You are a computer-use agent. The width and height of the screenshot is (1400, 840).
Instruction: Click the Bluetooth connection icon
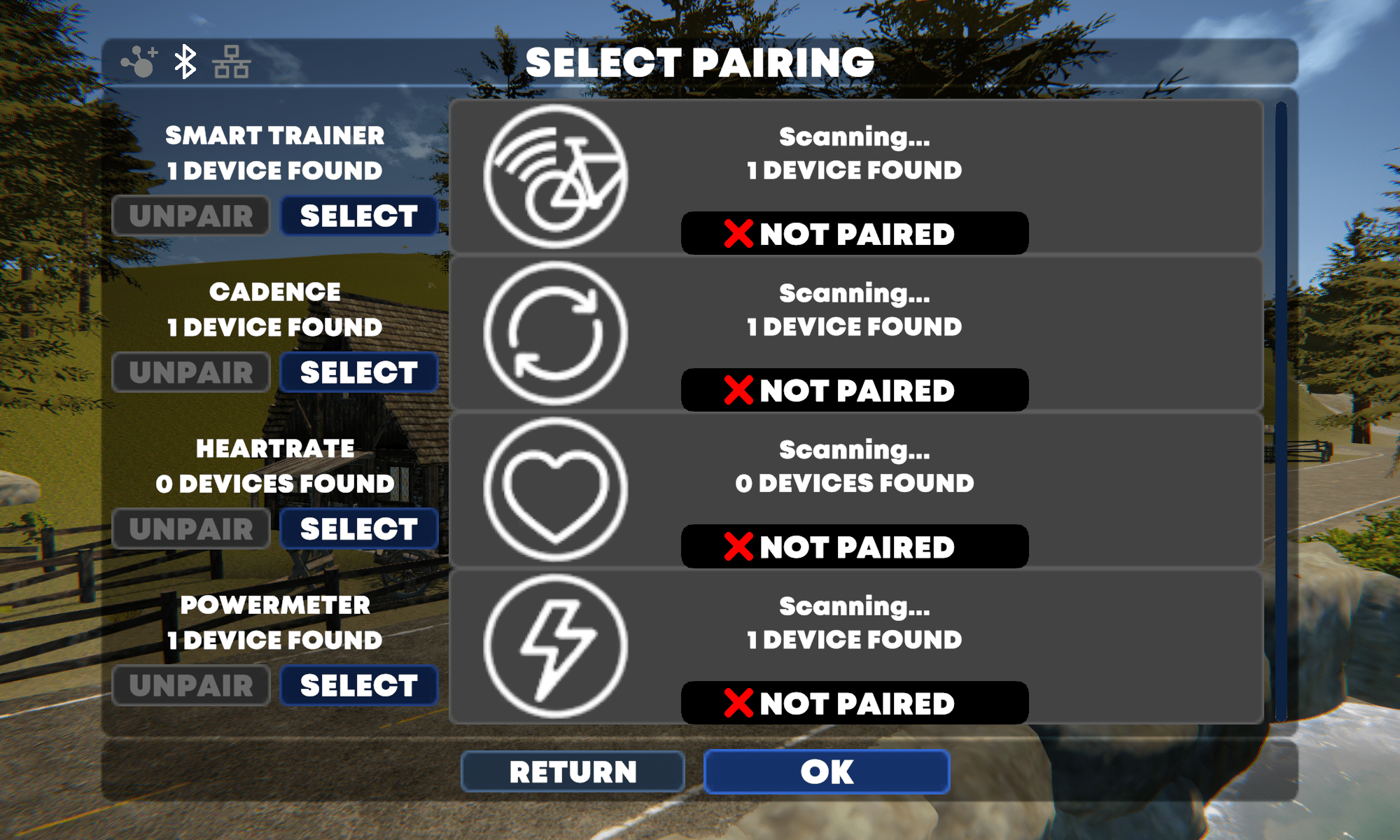pos(185,62)
